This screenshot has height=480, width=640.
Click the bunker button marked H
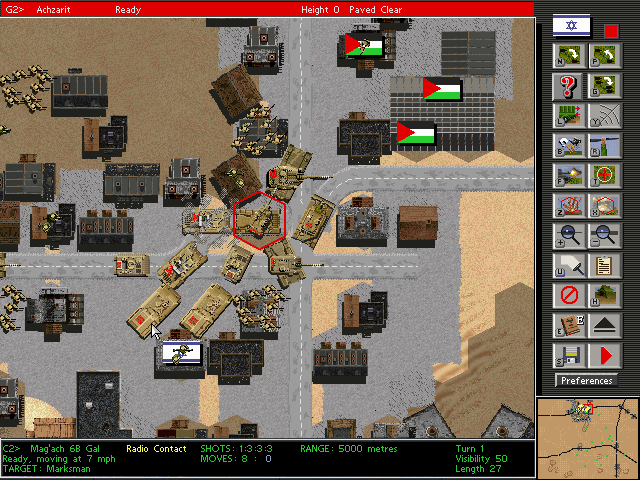[x=603, y=296]
